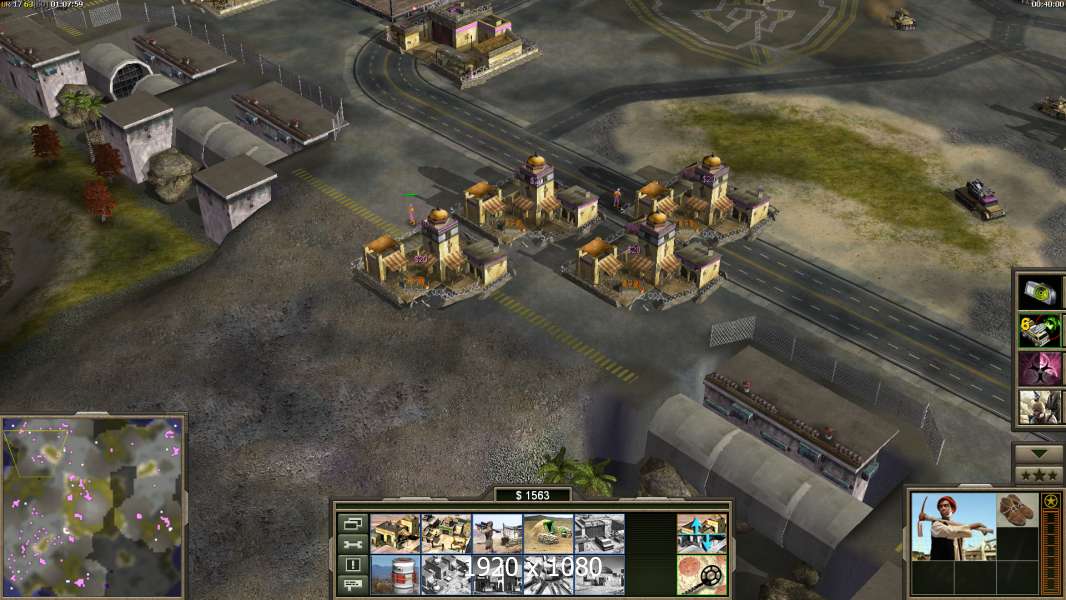Click the exclamation mark alert button
This screenshot has height=600, width=1066.
353,564
